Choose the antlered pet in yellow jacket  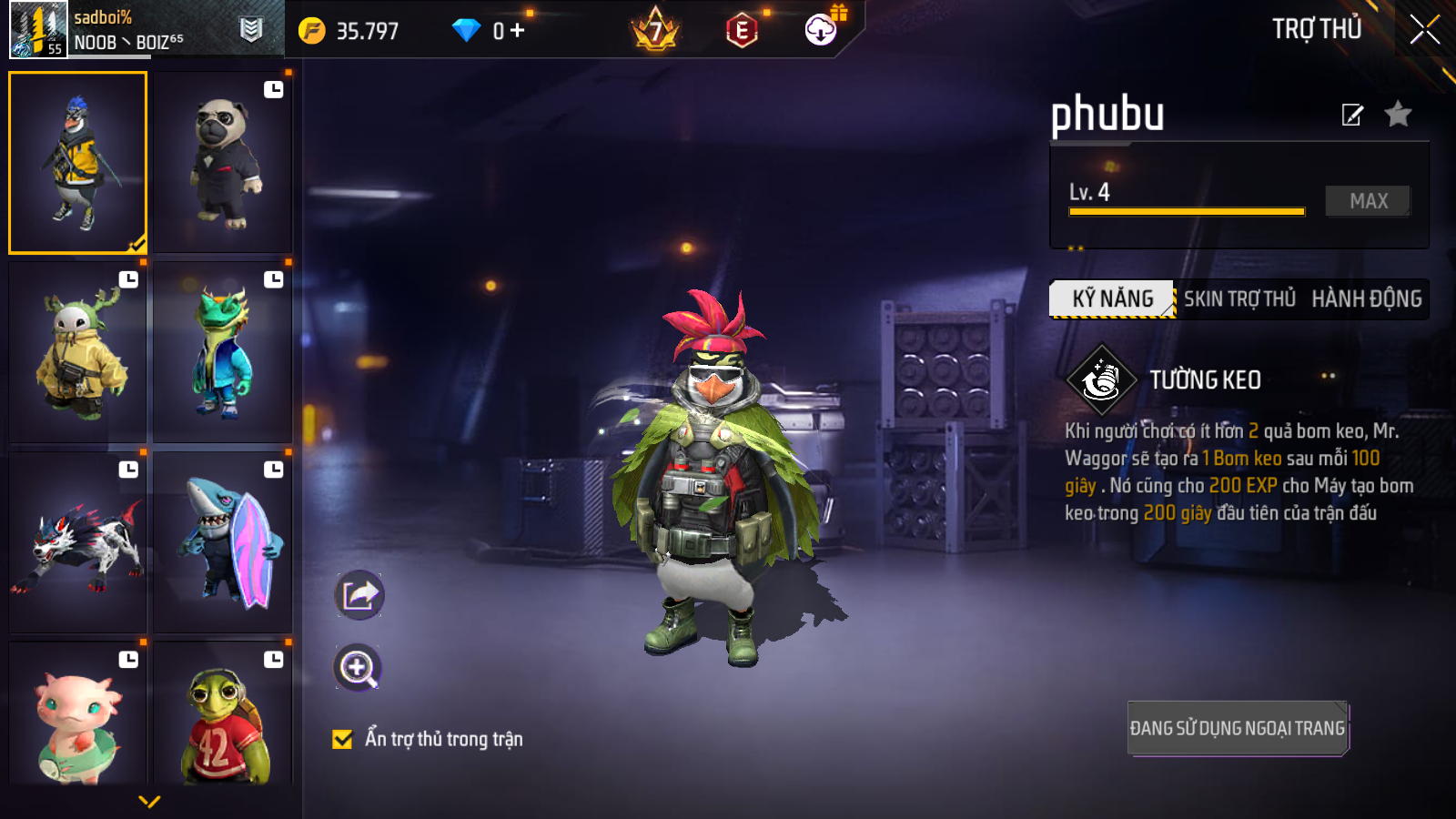(78, 353)
